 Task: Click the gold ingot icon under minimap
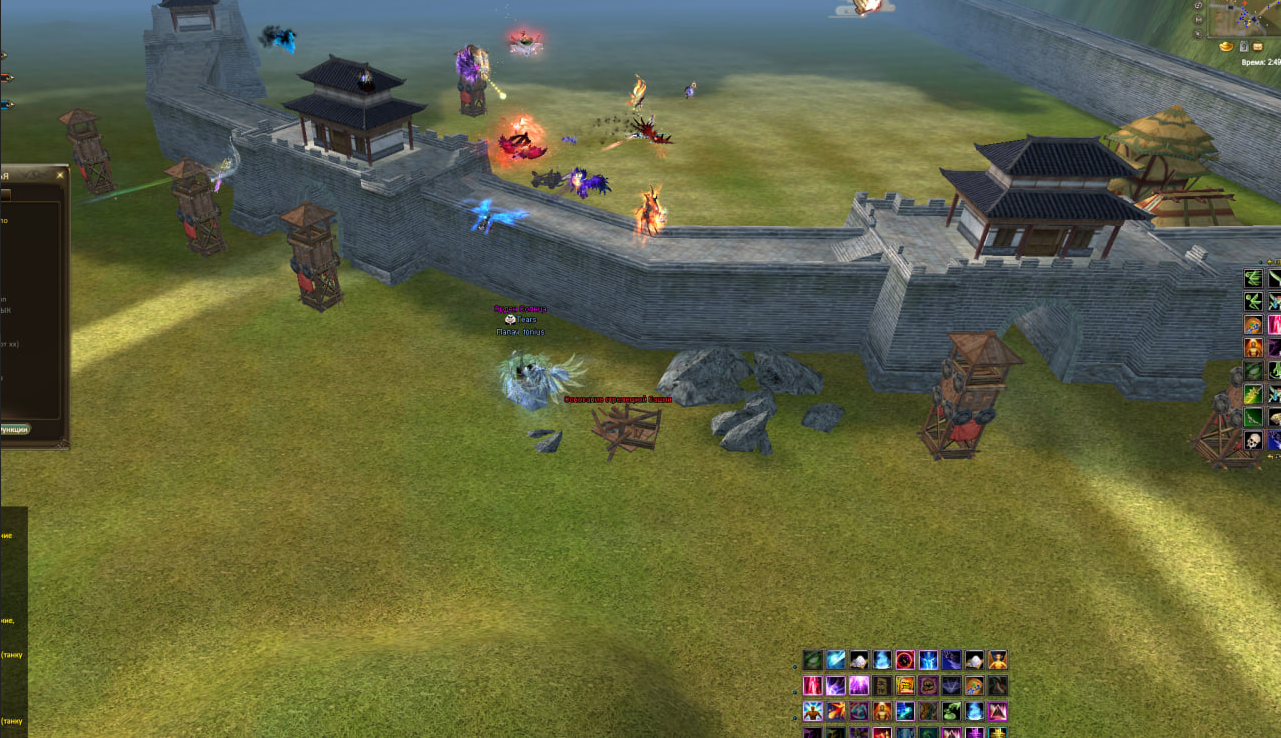tap(1226, 46)
